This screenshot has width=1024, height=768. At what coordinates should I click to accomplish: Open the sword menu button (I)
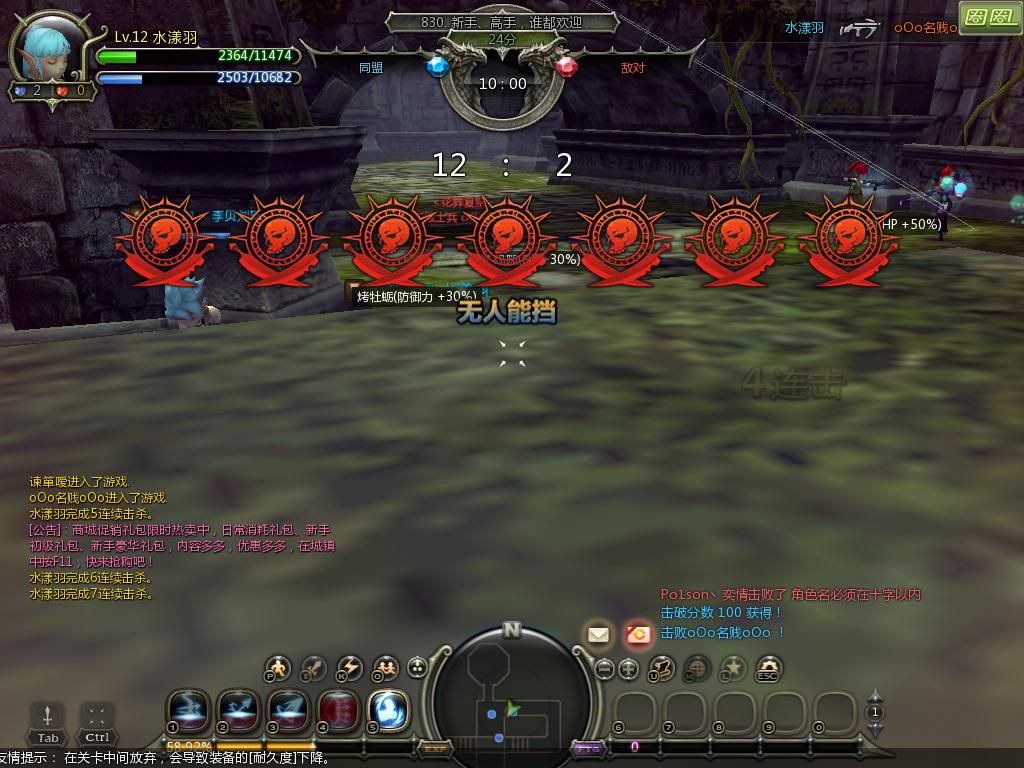313,668
